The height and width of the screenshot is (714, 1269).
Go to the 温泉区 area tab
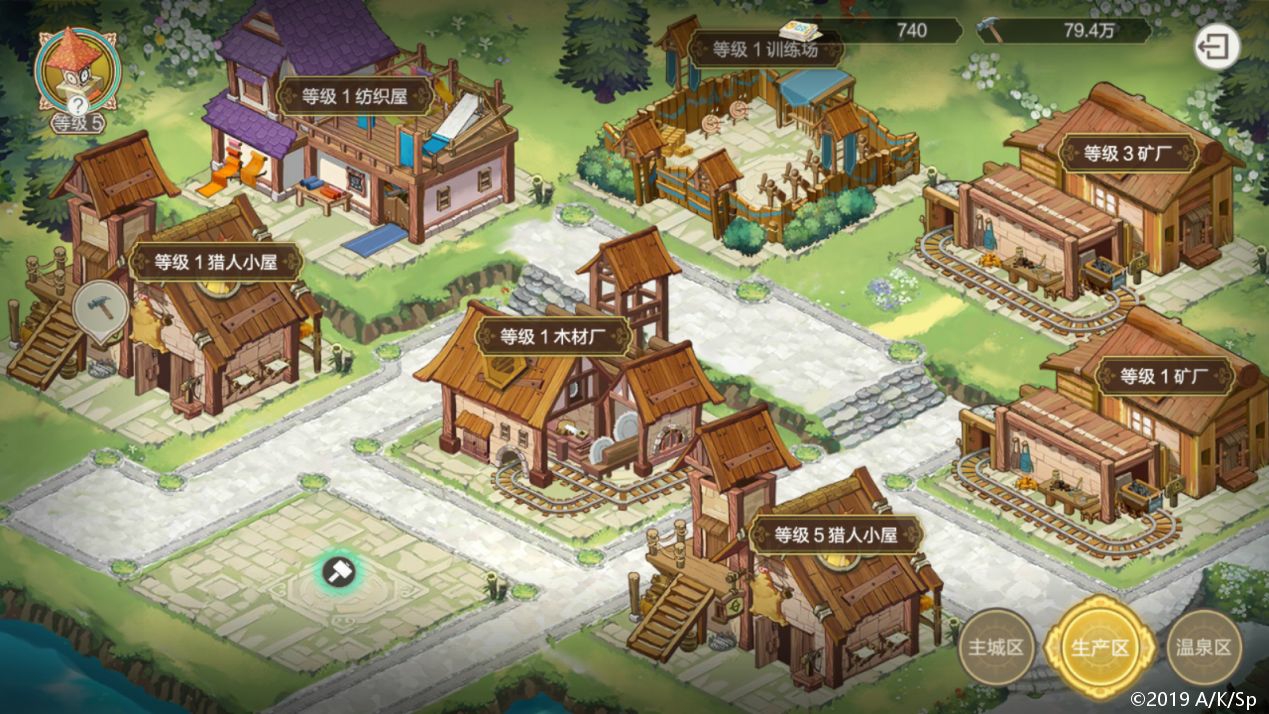click(x=1205, y=647)
